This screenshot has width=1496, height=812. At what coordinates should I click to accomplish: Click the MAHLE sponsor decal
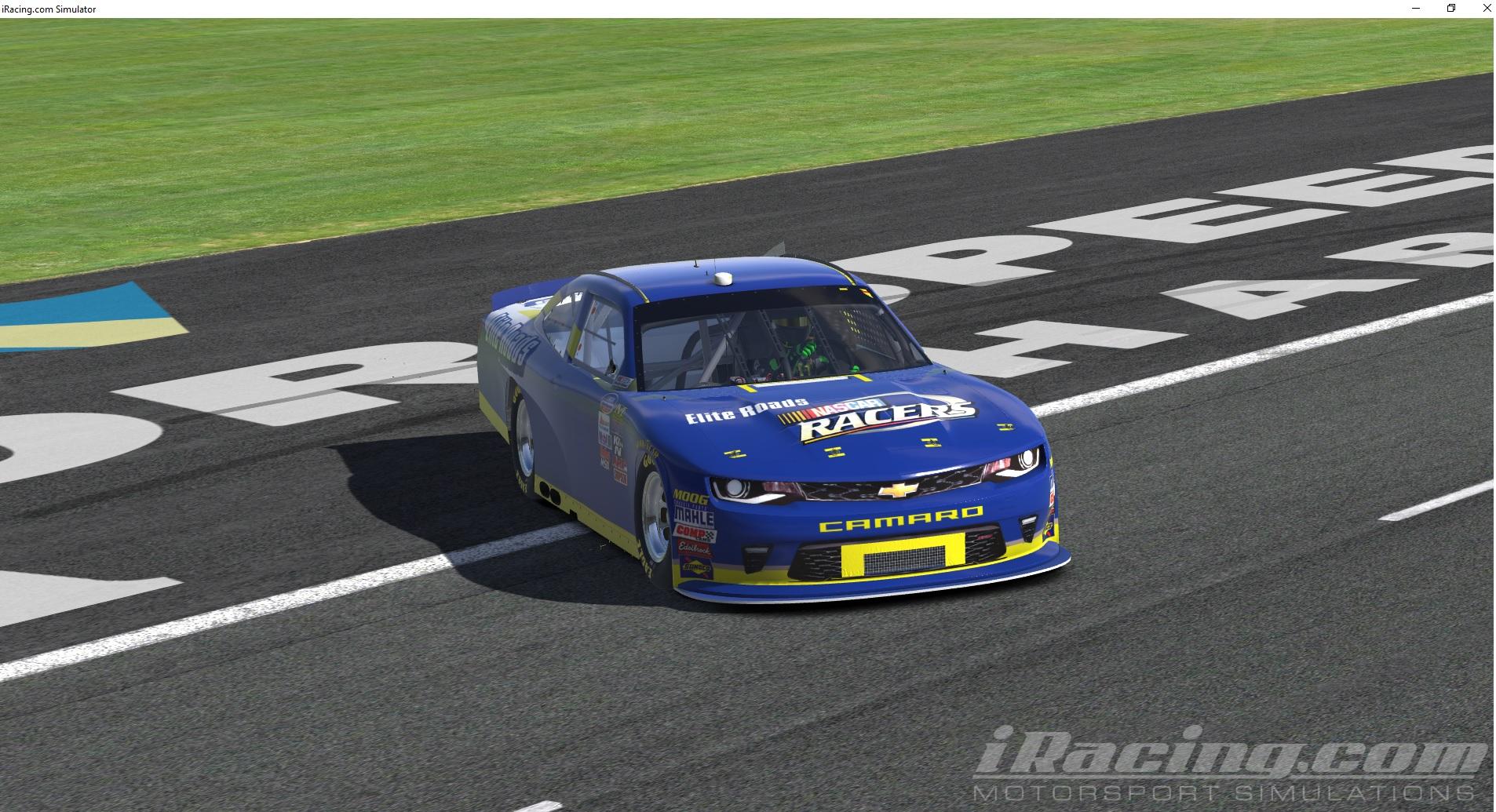tap(694, 515)
